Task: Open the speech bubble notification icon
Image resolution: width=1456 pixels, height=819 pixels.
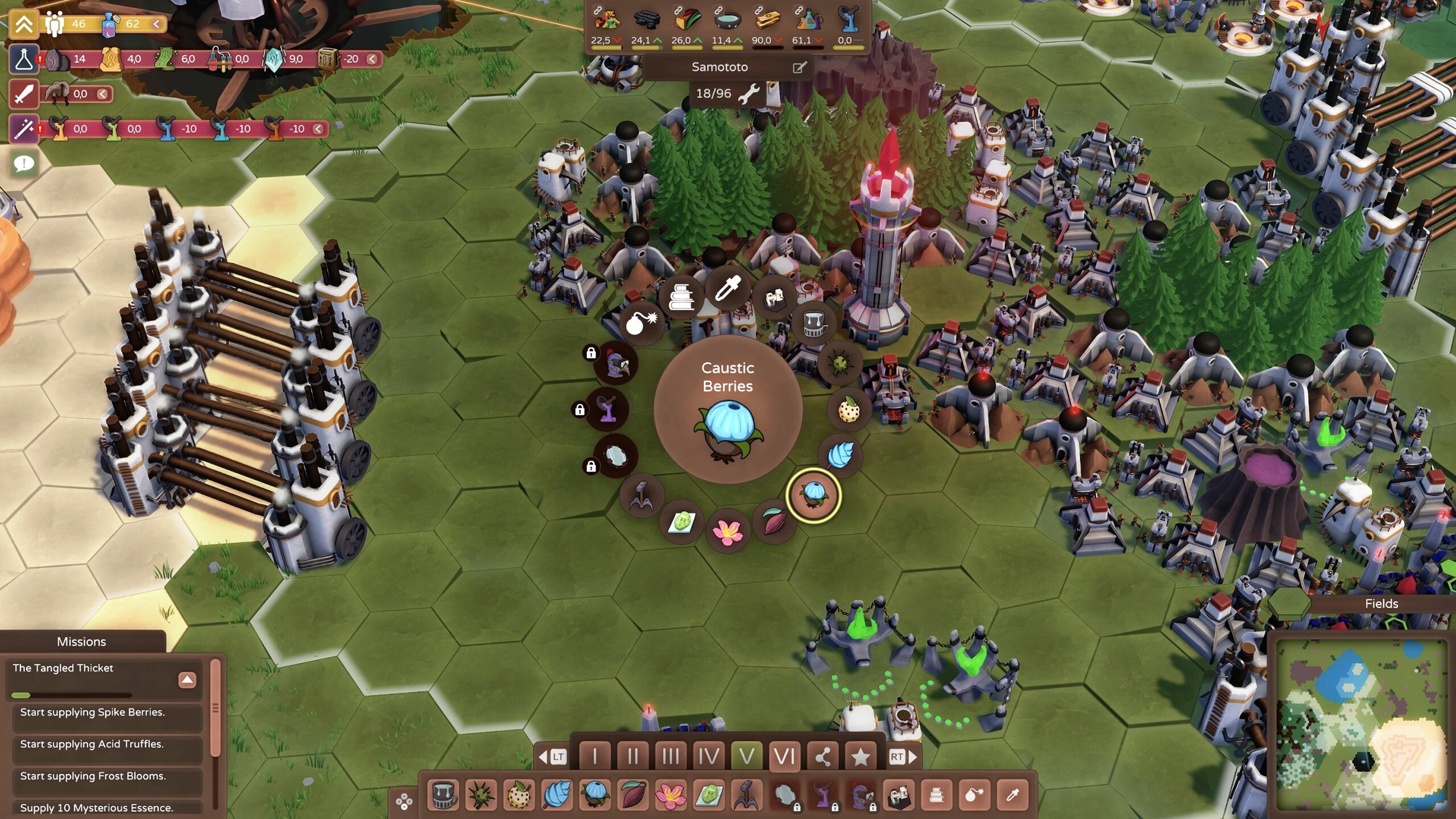Action: click(23, 163)
